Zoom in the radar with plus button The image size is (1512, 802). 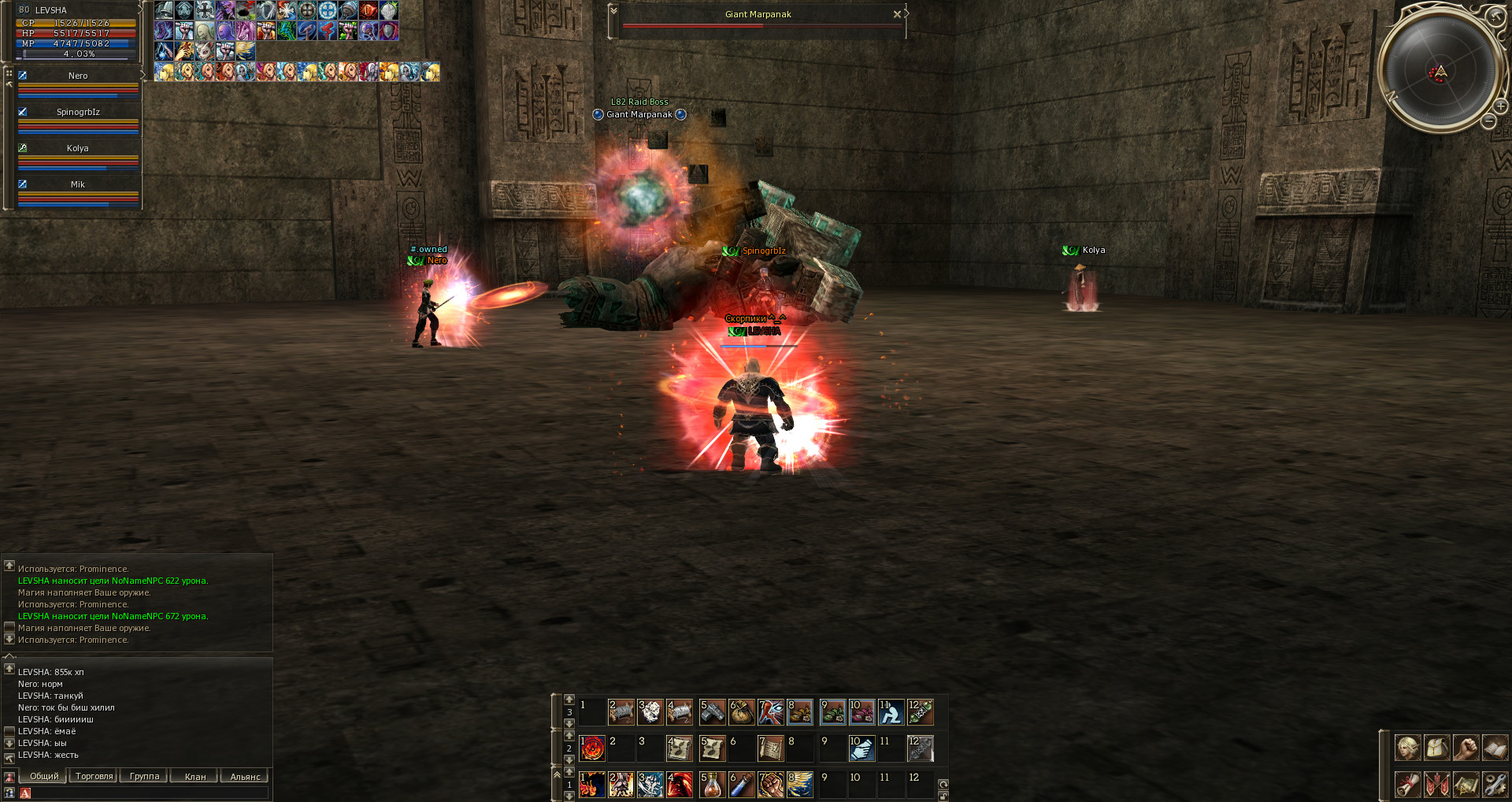(x=1501, y=106)
